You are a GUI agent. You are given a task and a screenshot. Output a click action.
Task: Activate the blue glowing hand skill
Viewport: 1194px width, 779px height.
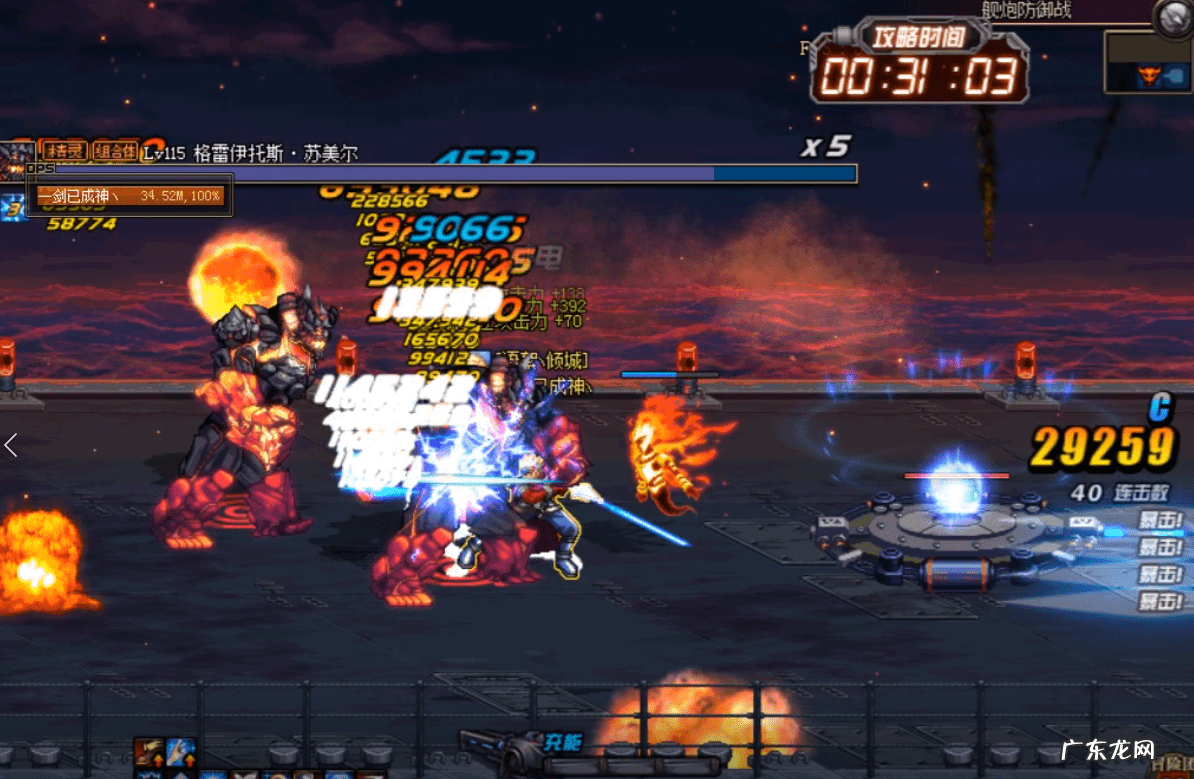tap(181, 751)
